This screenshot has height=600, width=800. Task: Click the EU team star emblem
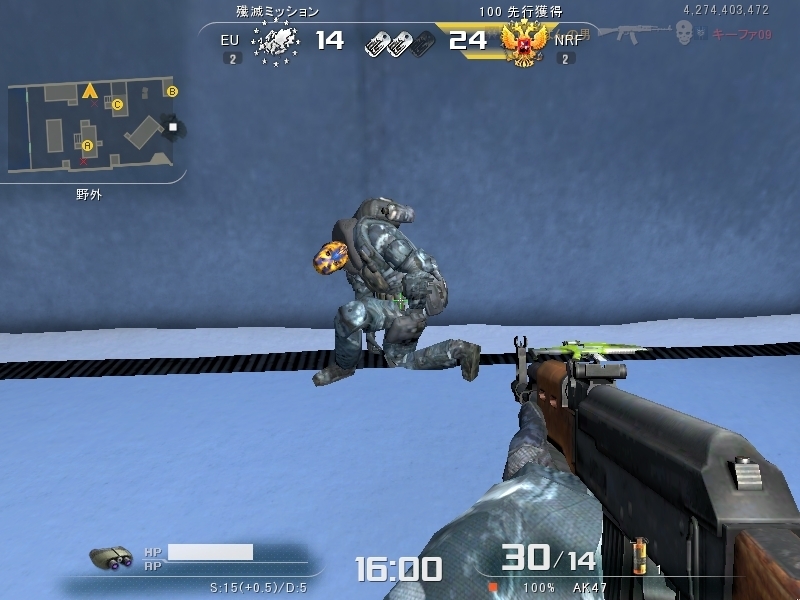coord(276,42)
